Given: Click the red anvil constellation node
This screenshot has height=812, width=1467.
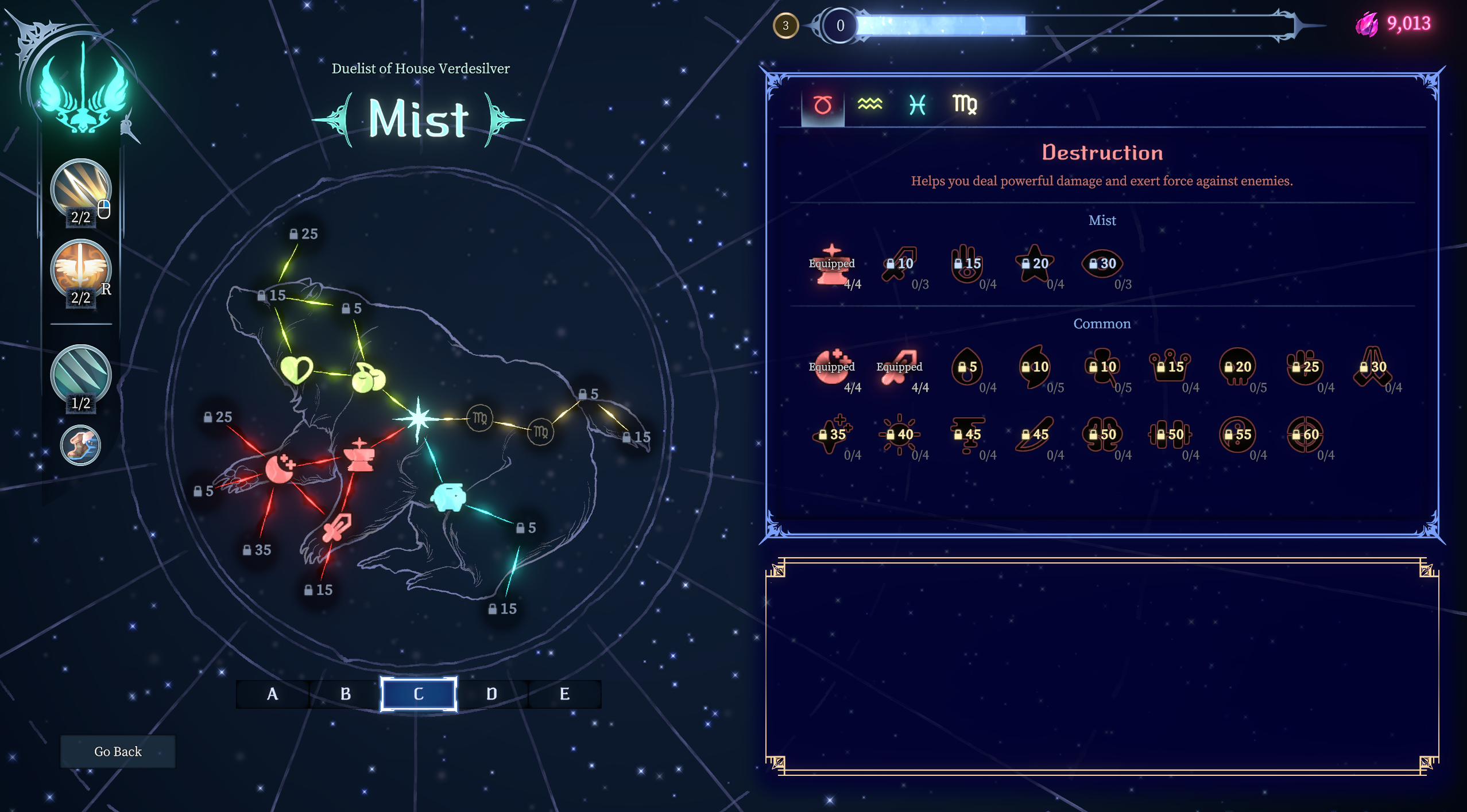Looking at the screenshot, I should click(359, 455).
